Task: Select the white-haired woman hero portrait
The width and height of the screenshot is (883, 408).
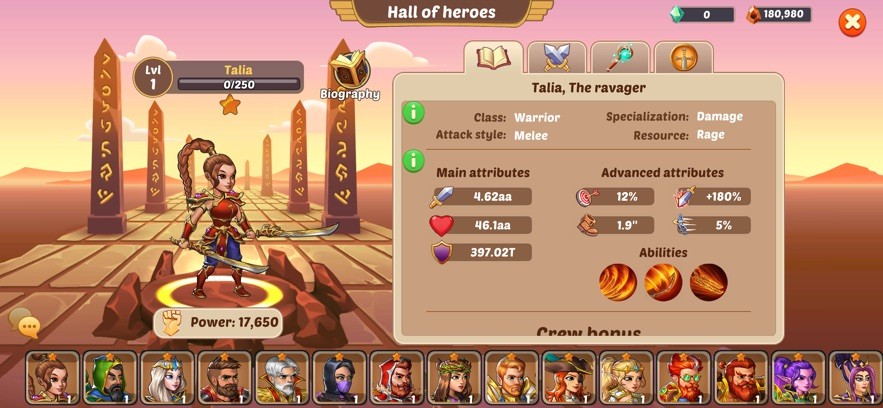Action: click(167, 377)
